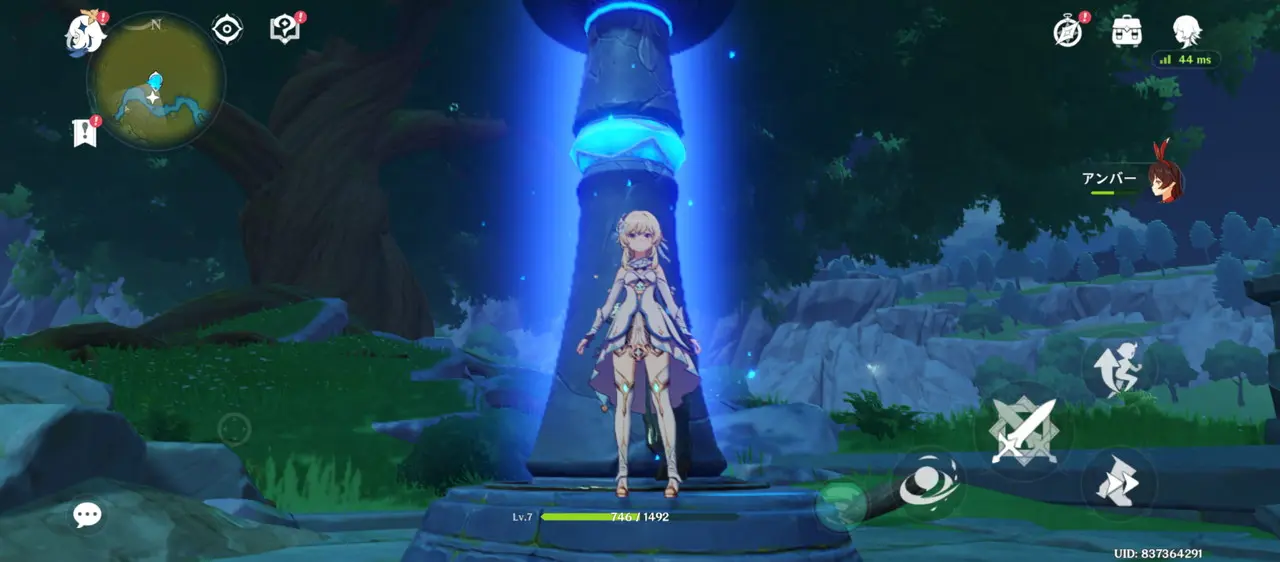Tap the sword normal attack button
The height and width of the screenshot is (562, 1280).
pyautogui.click(x=1023, y=430)
